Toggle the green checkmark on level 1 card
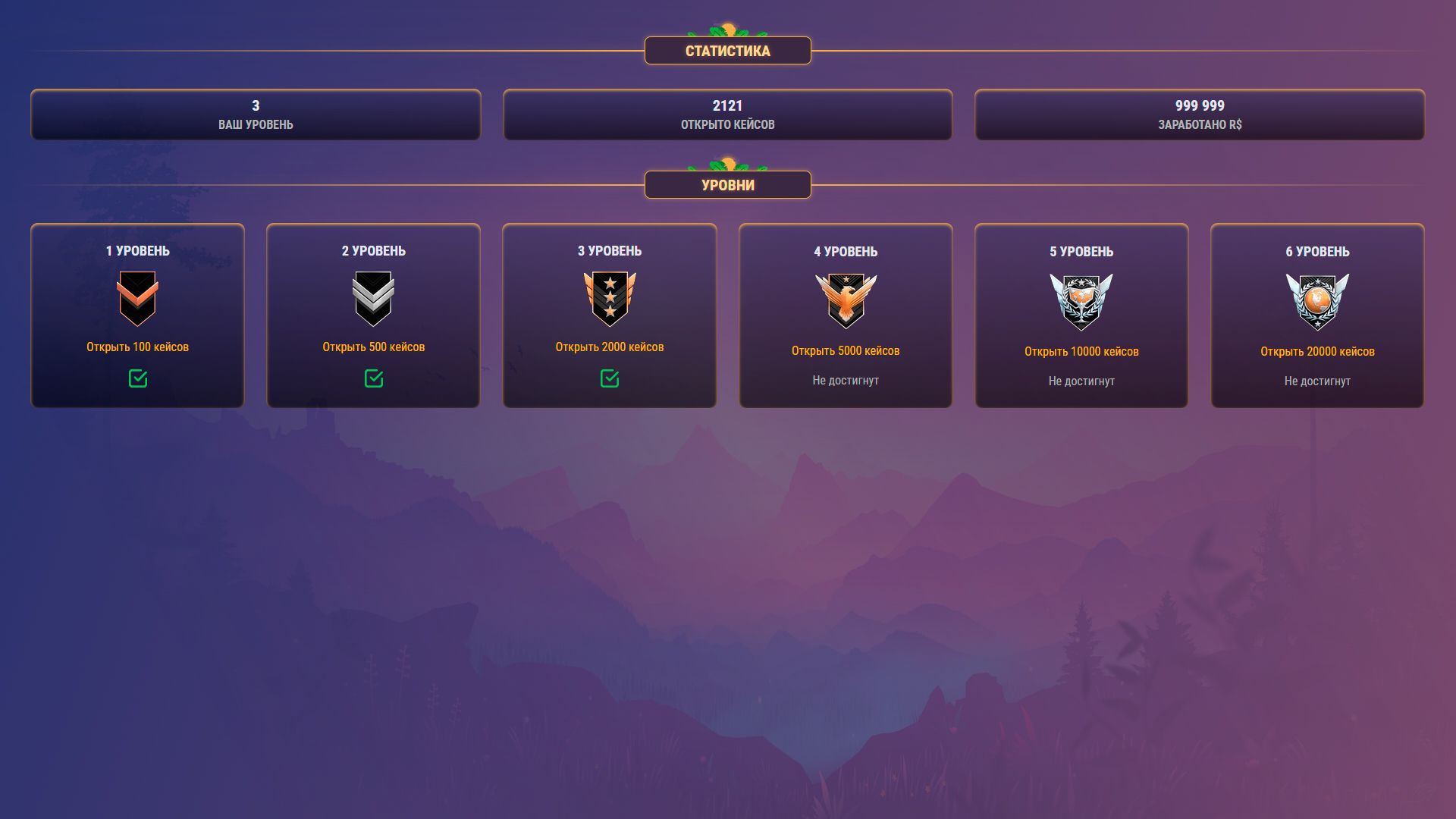1456x819 pixels. (137, 379)
